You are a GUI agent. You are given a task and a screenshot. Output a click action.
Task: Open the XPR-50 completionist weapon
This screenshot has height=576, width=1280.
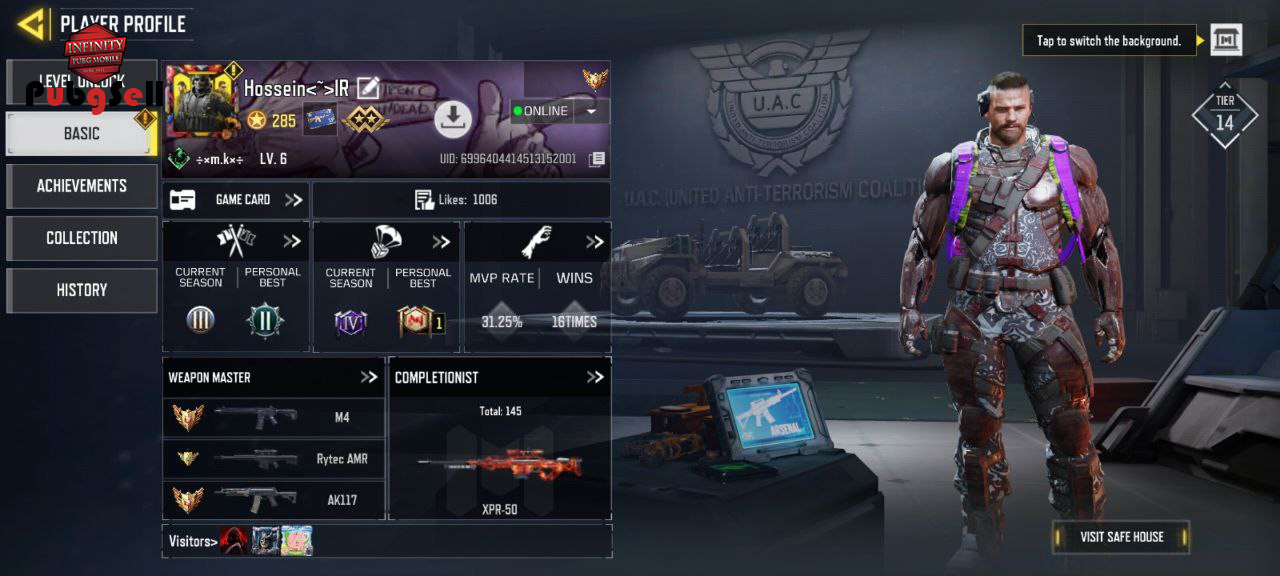499,465
